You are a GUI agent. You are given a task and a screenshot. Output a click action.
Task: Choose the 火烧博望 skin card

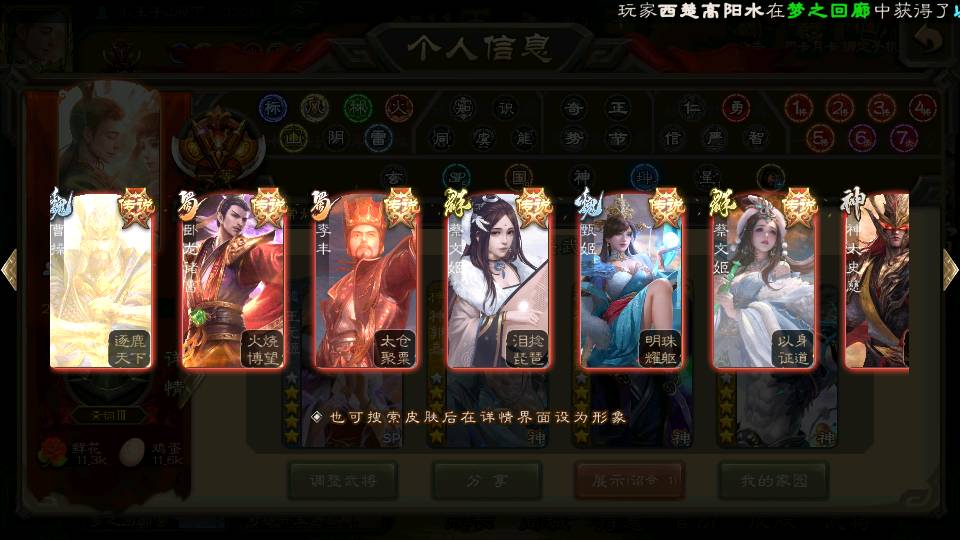coord(233,282)
